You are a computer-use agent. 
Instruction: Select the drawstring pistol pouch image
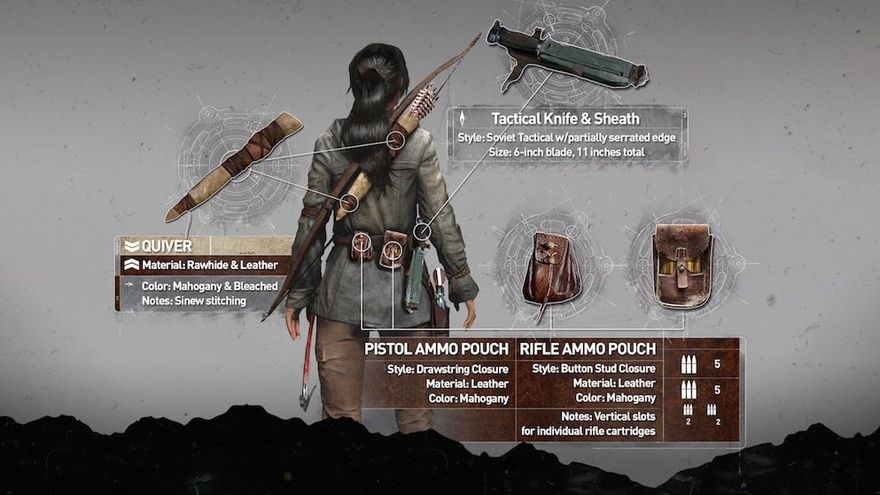550,267
